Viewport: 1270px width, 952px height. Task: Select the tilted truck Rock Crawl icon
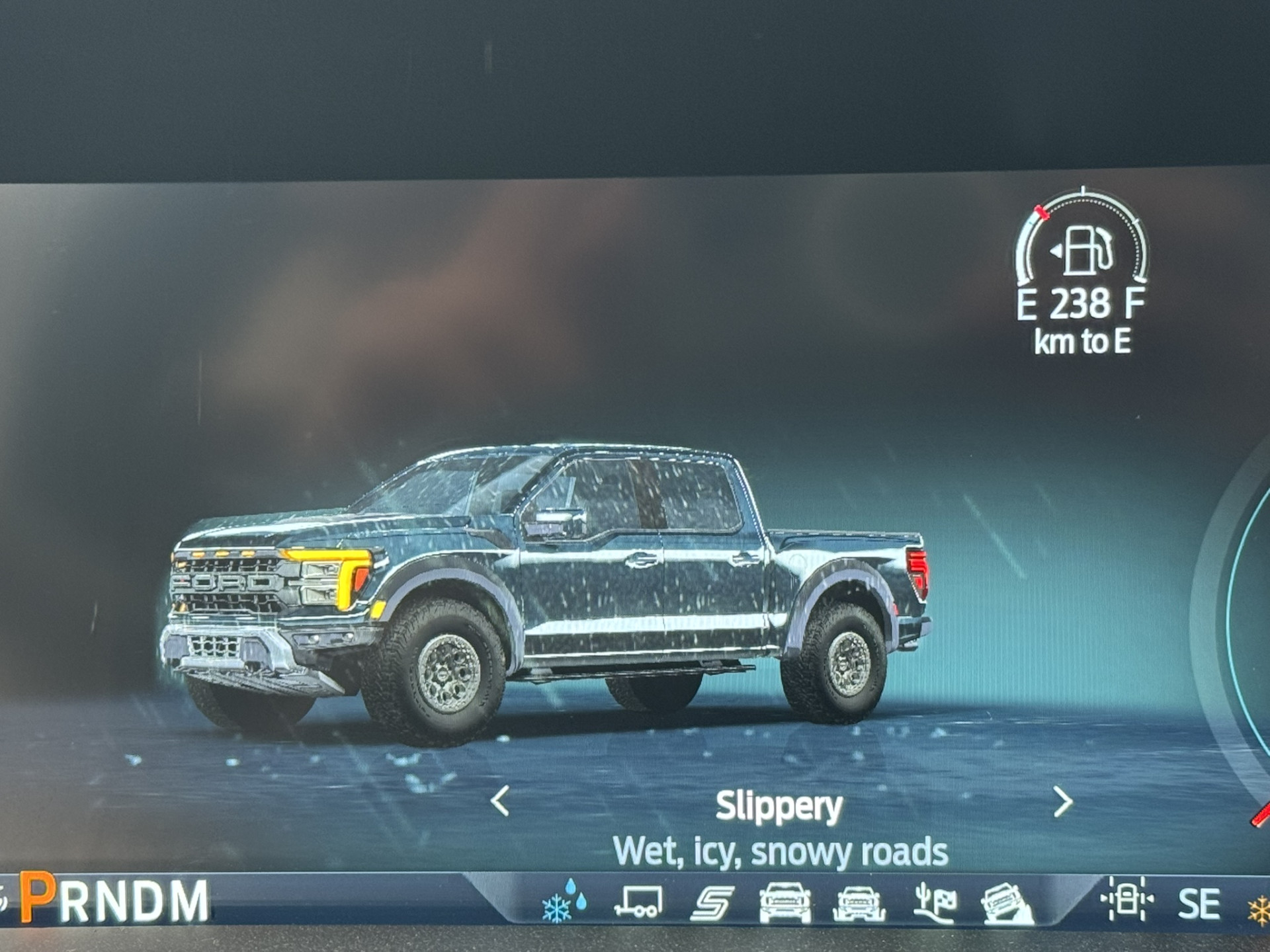click(1006, 904)
